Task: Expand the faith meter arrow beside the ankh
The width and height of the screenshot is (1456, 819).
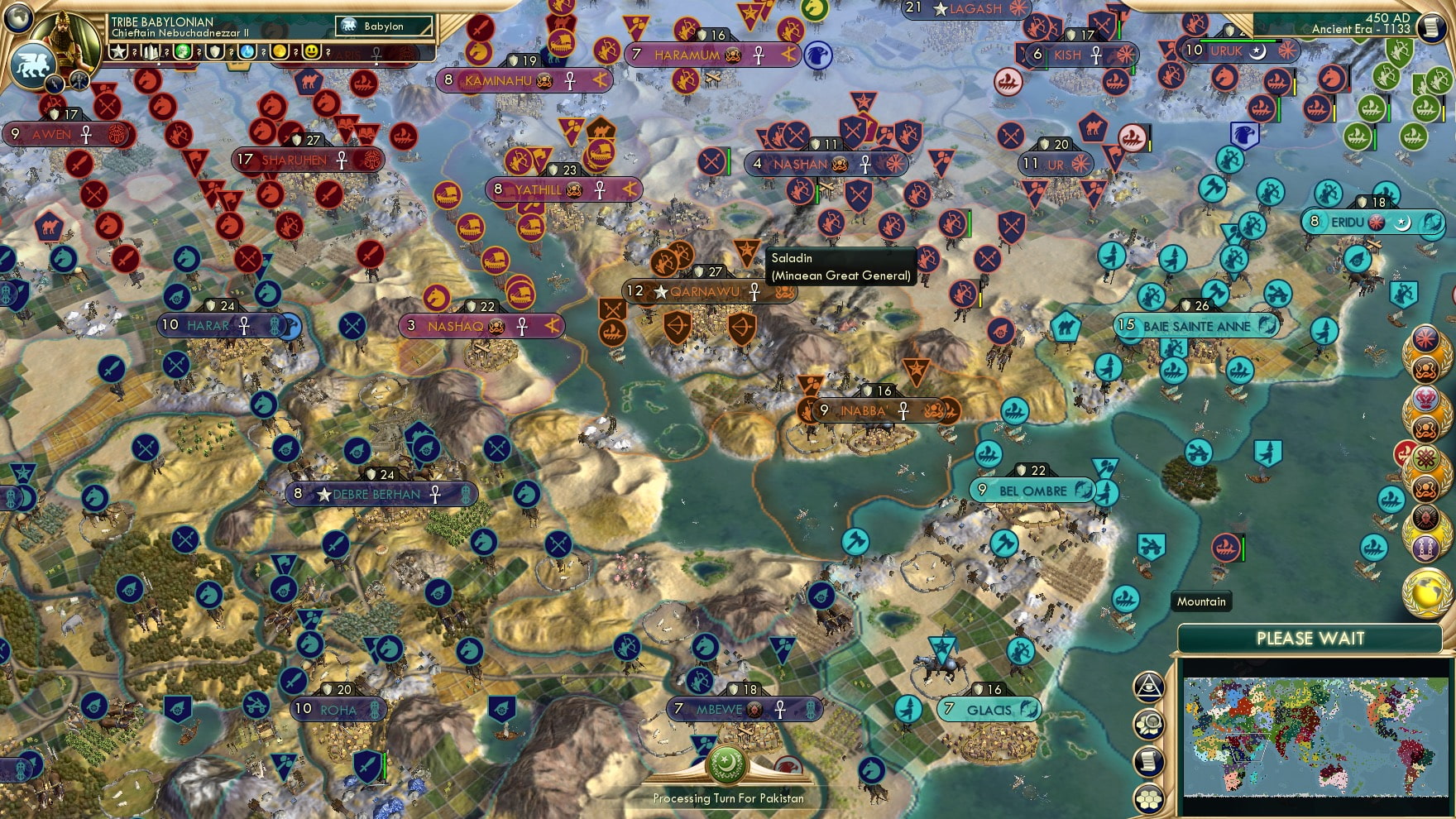Action: (x=376, y=64)
